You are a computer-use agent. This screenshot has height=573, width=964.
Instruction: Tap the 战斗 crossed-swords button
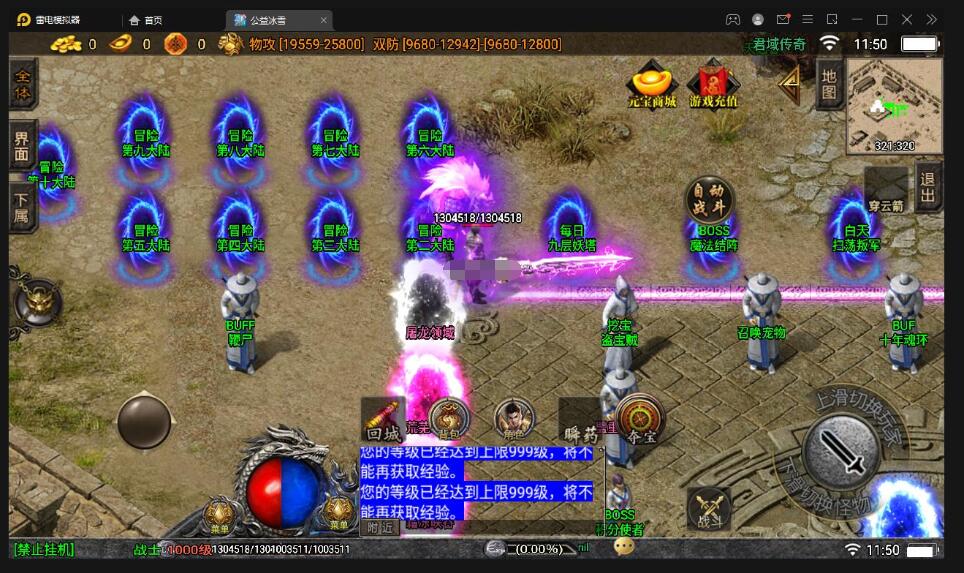[x=708, y=509]
